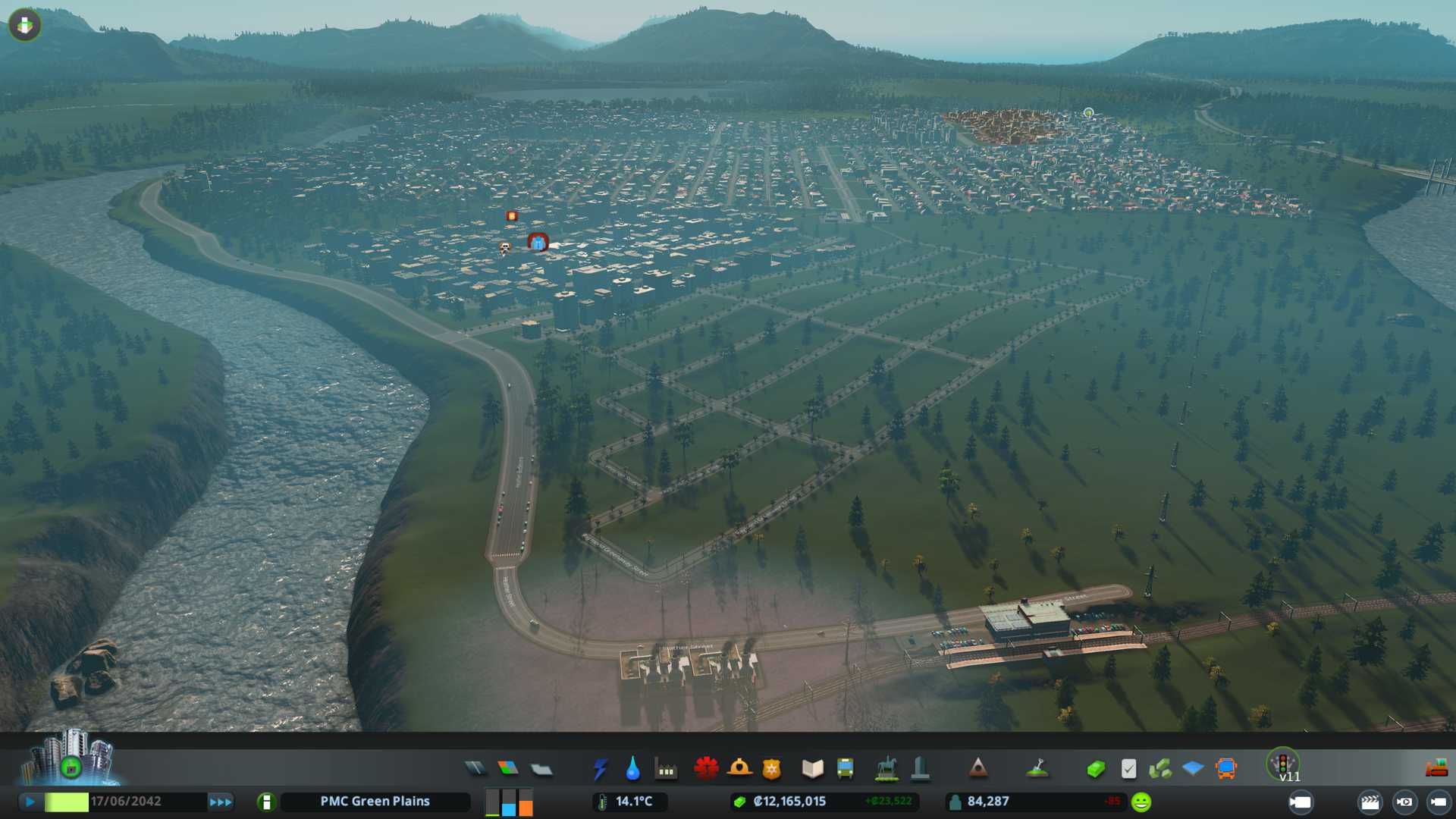The width and height of the screenshot is (1456, 819).
Task: Open the city Policies checklist panel
Action: [x=1128, y=769]
